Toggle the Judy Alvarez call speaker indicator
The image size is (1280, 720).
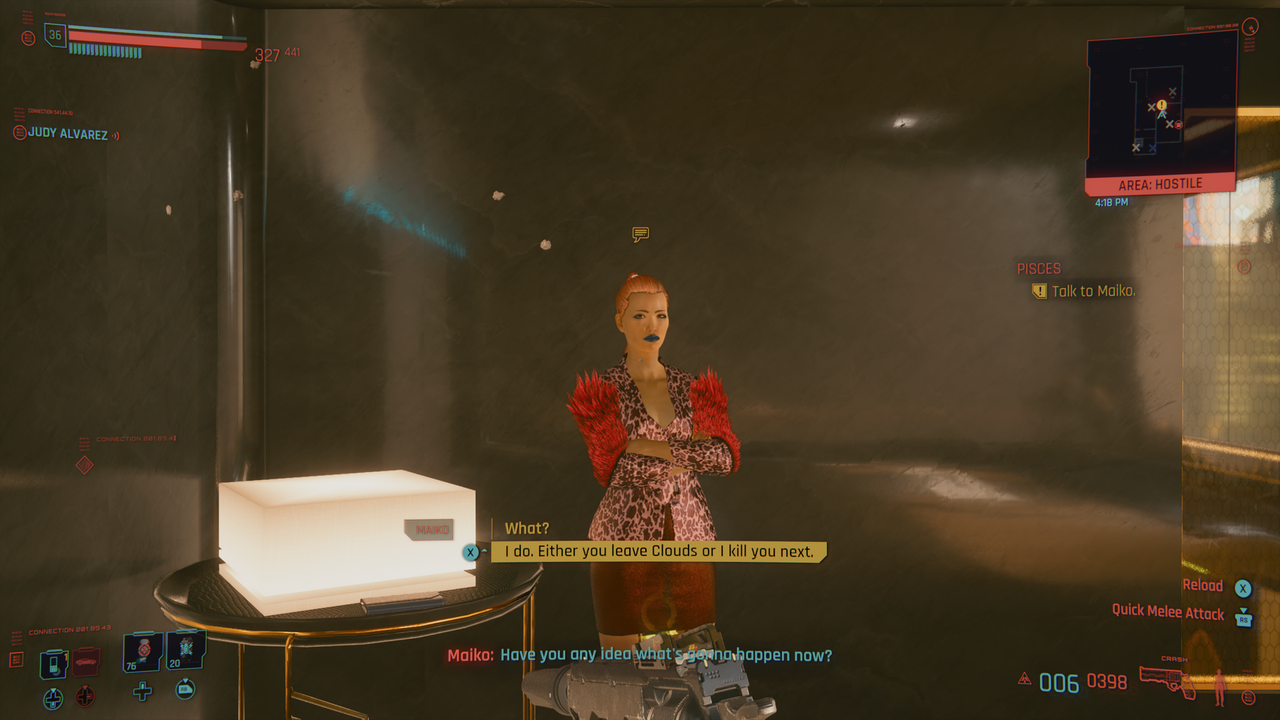click(117, 133)
